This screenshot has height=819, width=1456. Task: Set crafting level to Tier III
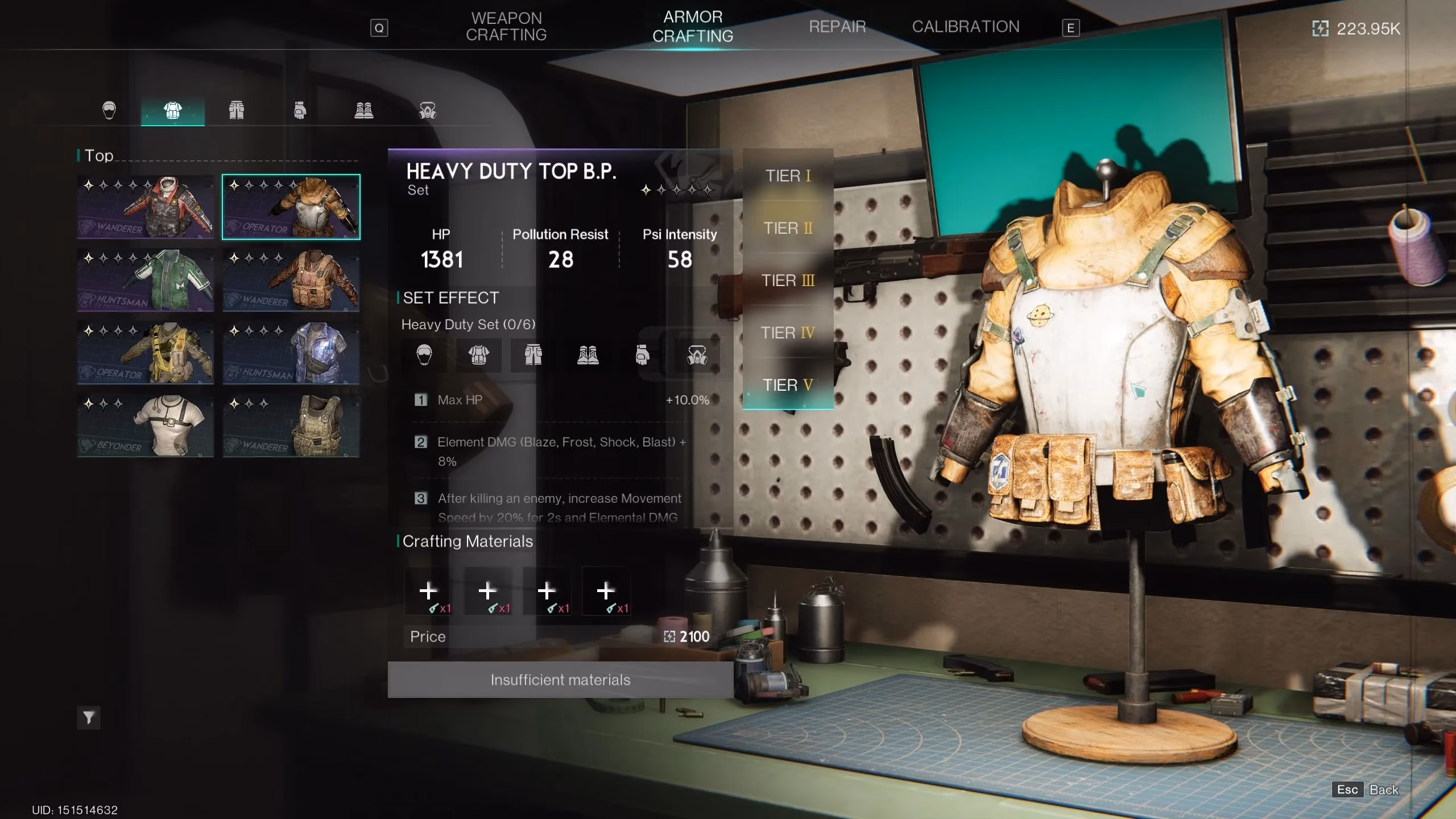[788, 280]
